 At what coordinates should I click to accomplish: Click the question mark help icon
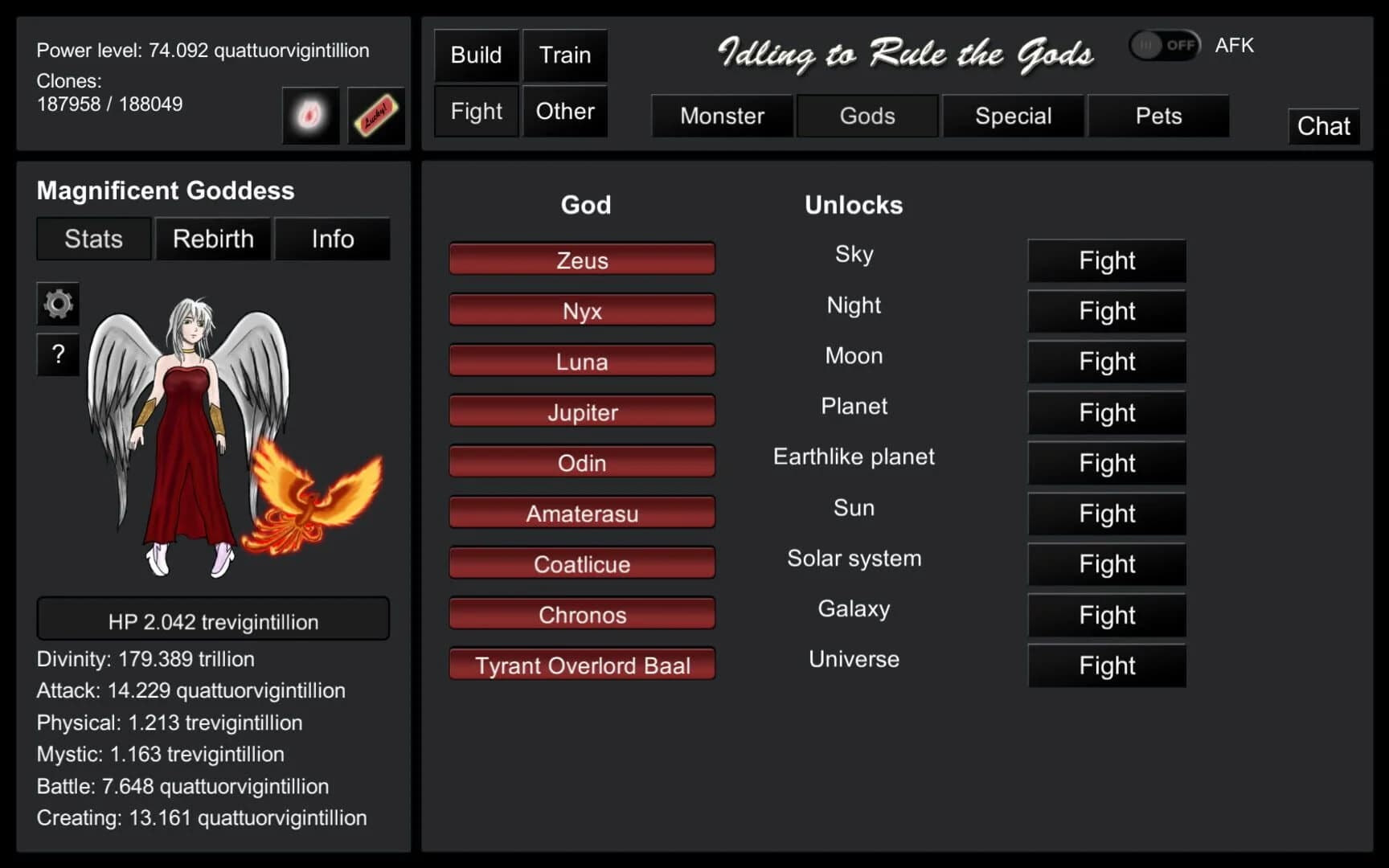57,354
